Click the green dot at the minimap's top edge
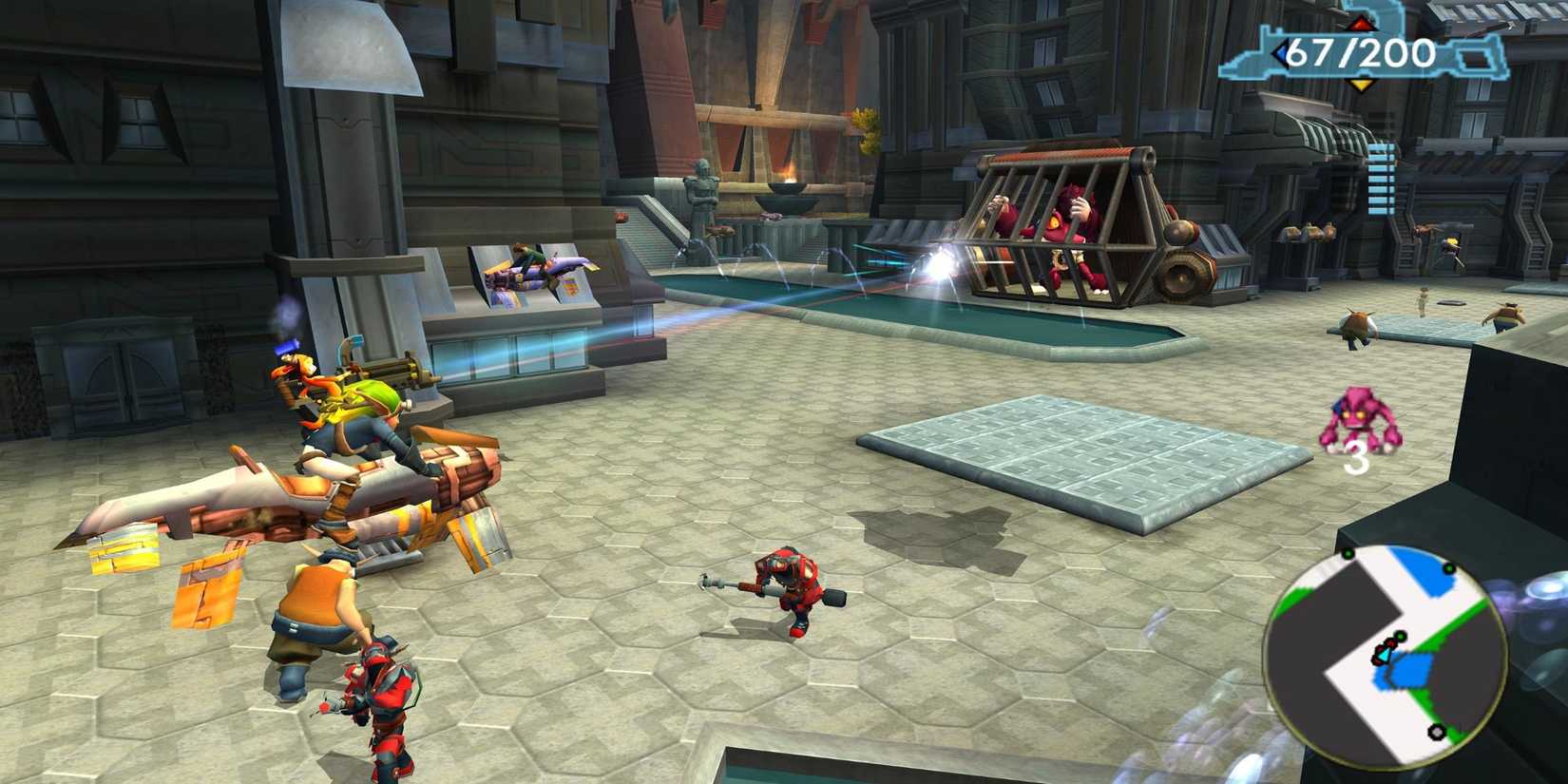This screenshot has height=784, width=1568. (1348, 553)
